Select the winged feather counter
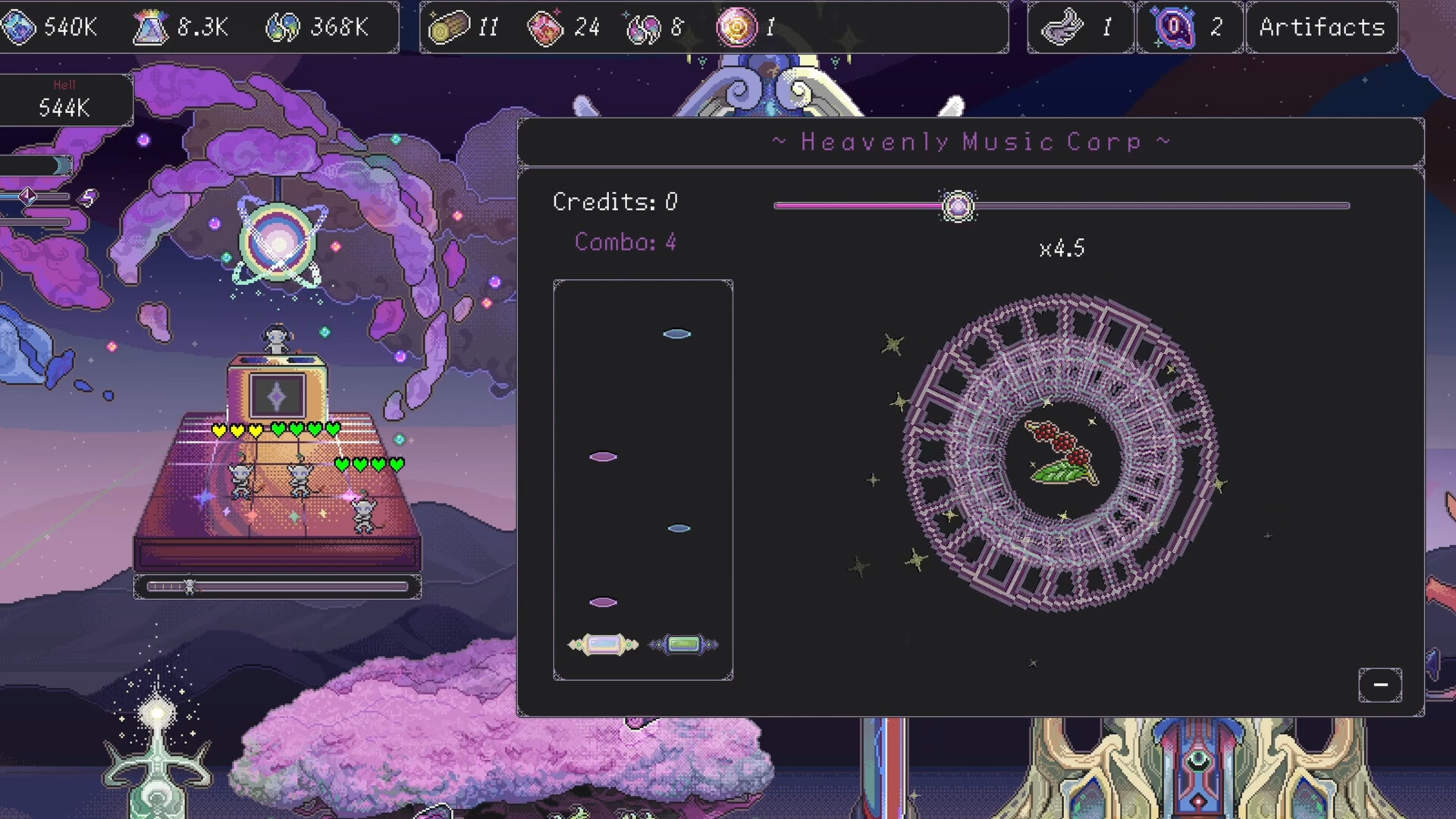The image size is (1456, 819). [x=1080, y=27]
